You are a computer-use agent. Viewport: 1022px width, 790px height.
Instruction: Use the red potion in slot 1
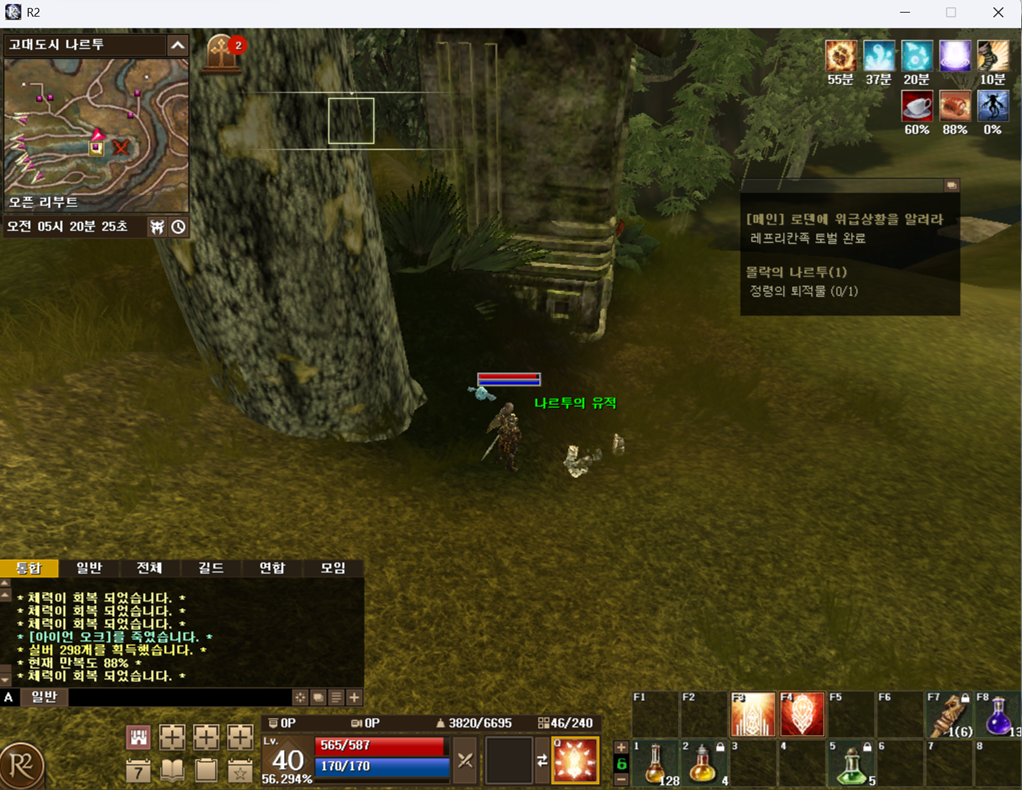tap(655, 764)
